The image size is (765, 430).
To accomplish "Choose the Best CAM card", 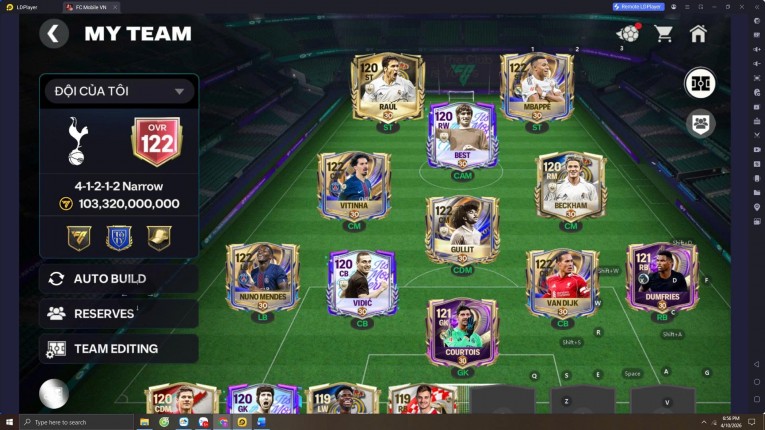I will [x=462, y=135].
